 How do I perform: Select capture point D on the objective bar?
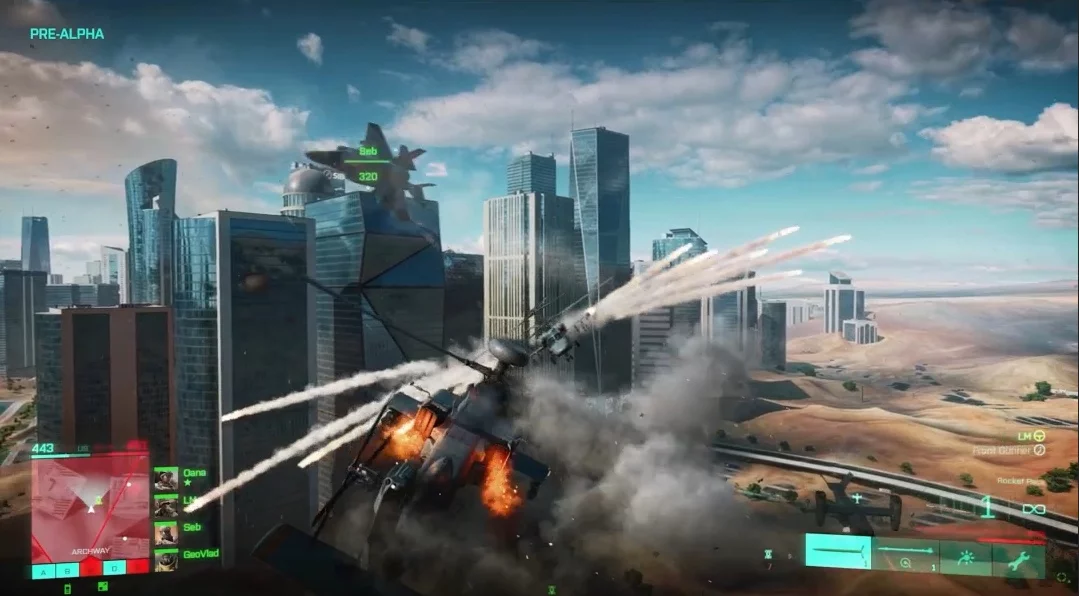[x=115, y=570]
